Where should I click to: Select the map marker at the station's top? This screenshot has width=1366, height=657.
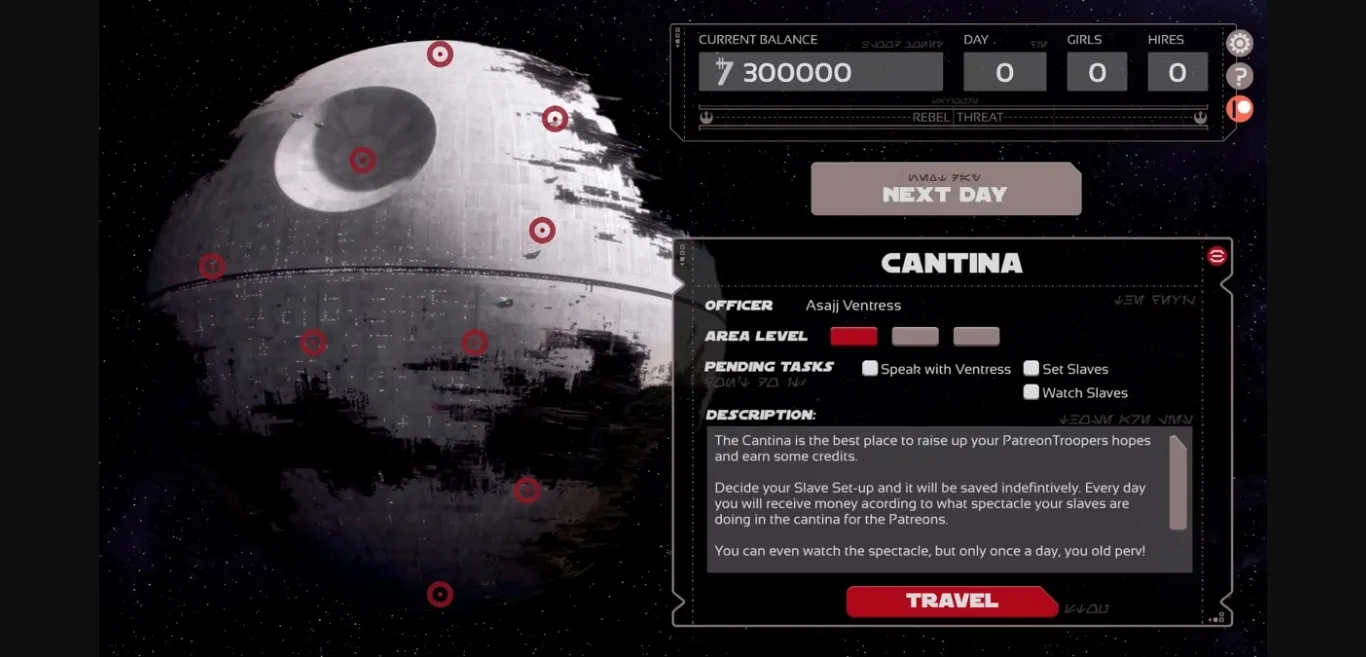tap(440, 54)
